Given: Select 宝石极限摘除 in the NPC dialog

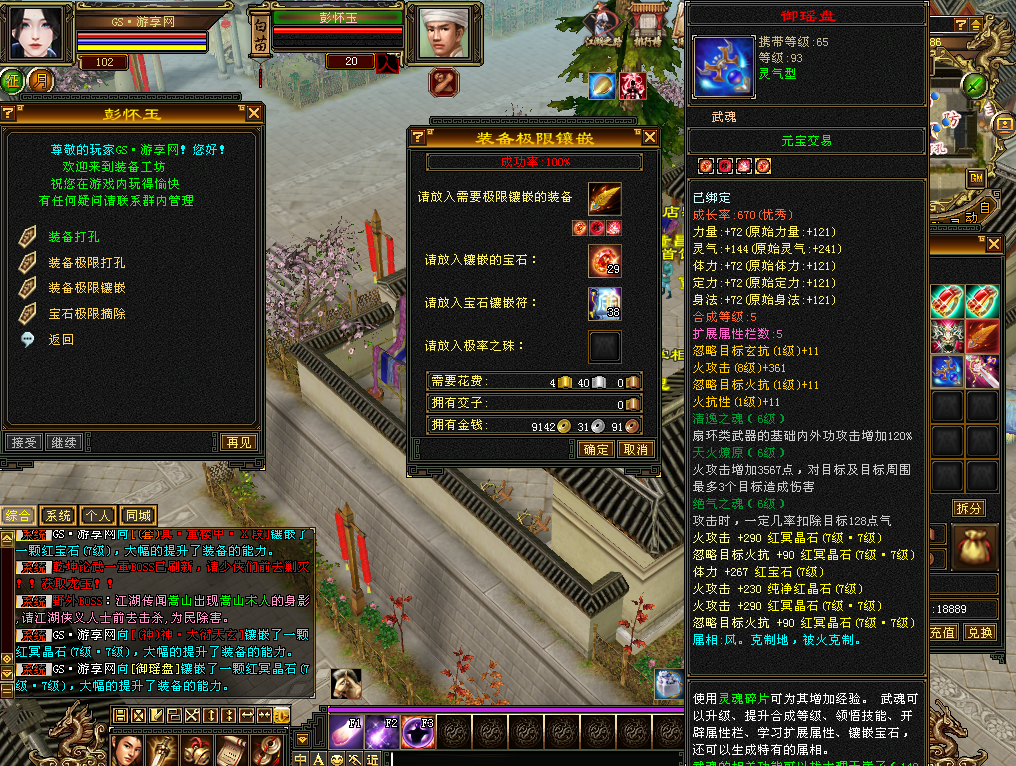Looking at the screenshot, I should click(86, 313).
